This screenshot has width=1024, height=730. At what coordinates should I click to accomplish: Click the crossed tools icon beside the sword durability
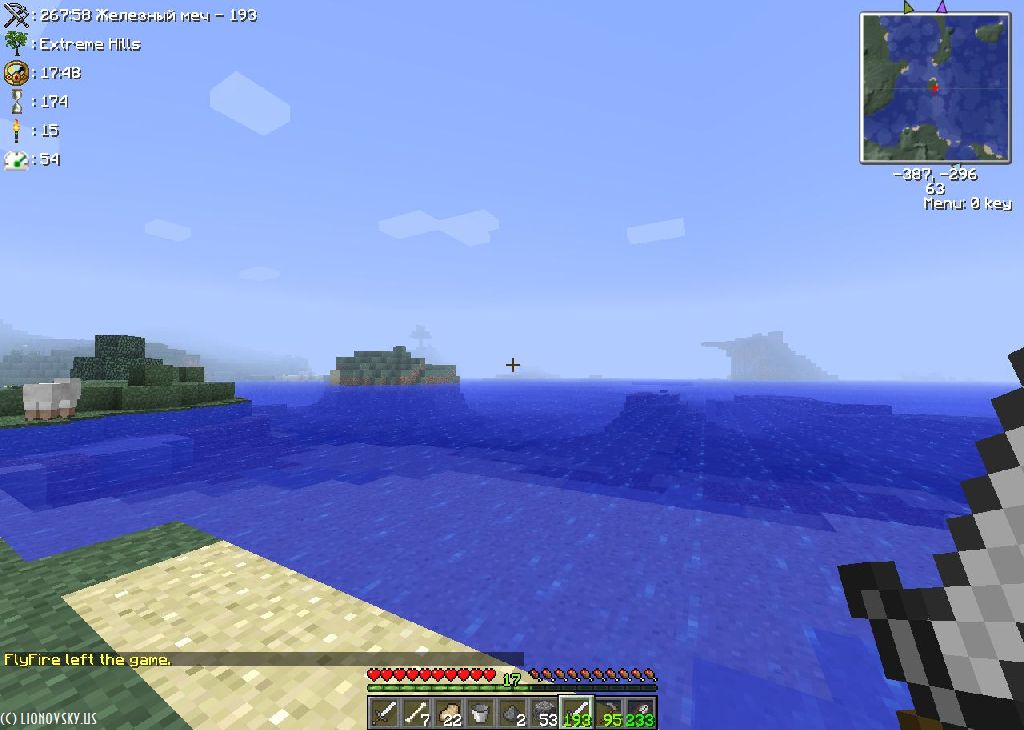pos(15,15)
